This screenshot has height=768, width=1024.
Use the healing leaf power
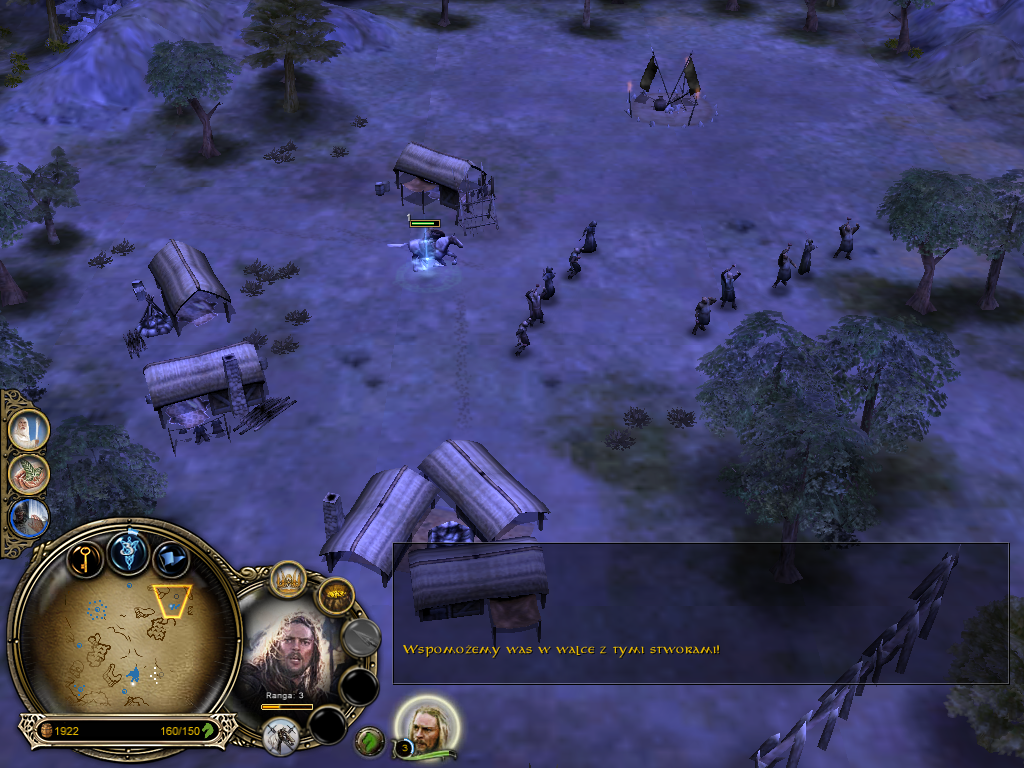pos(27,473)
